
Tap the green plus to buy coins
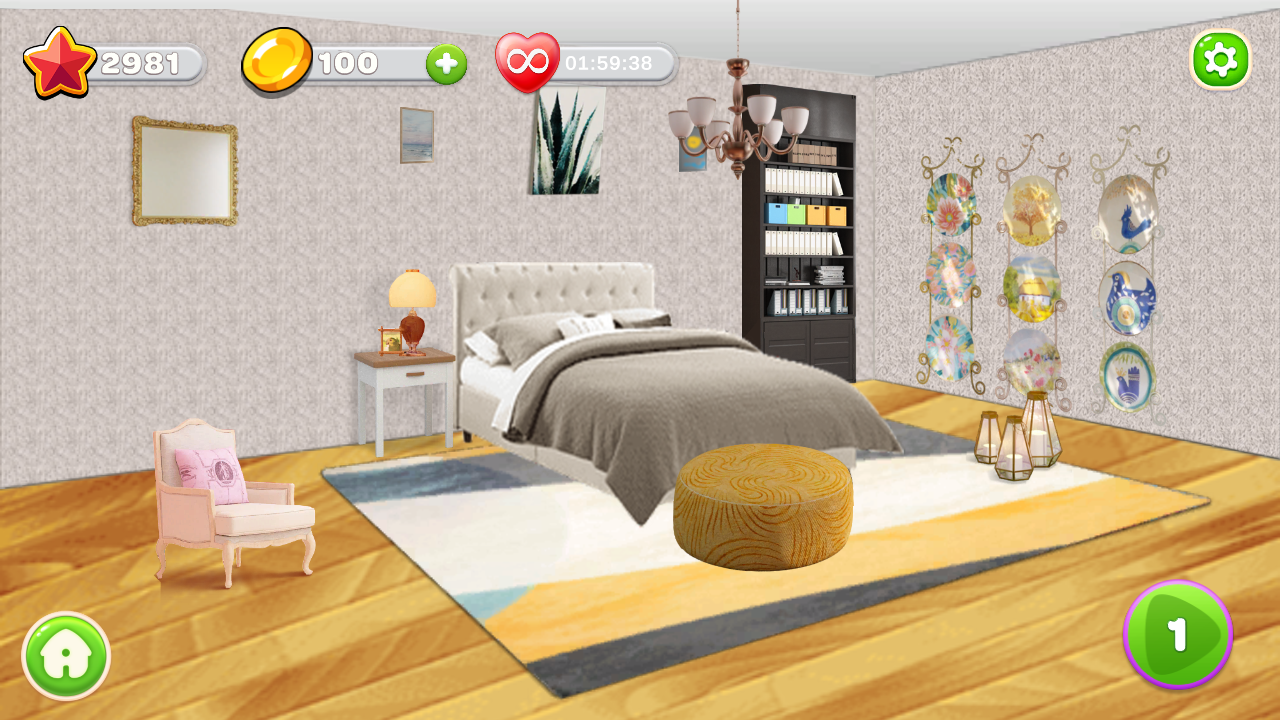tap(445, 64)
